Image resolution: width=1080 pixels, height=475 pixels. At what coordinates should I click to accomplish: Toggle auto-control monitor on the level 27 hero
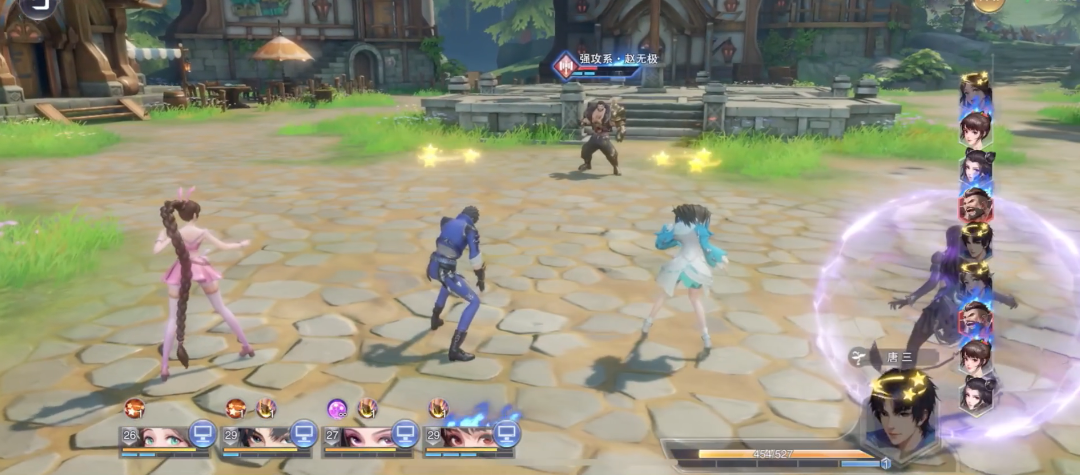(x=405, y=433)
